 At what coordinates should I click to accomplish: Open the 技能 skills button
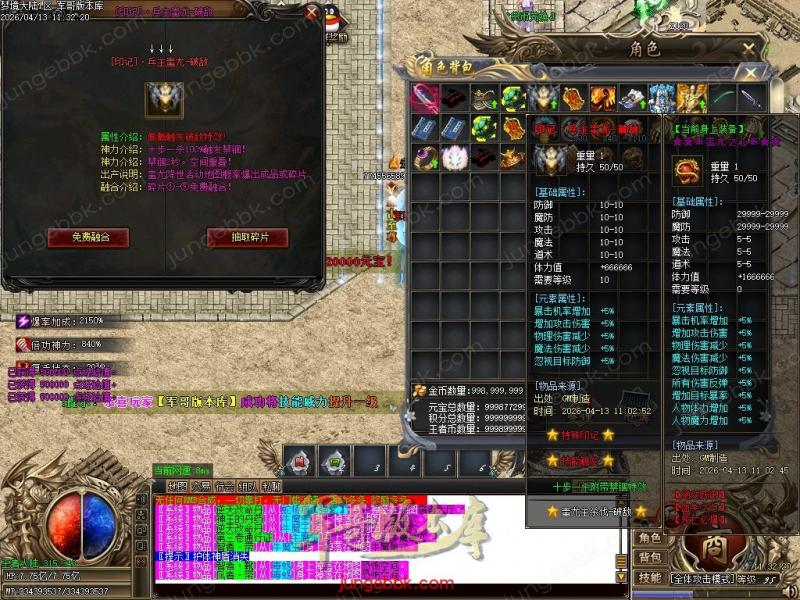[650, 577]
